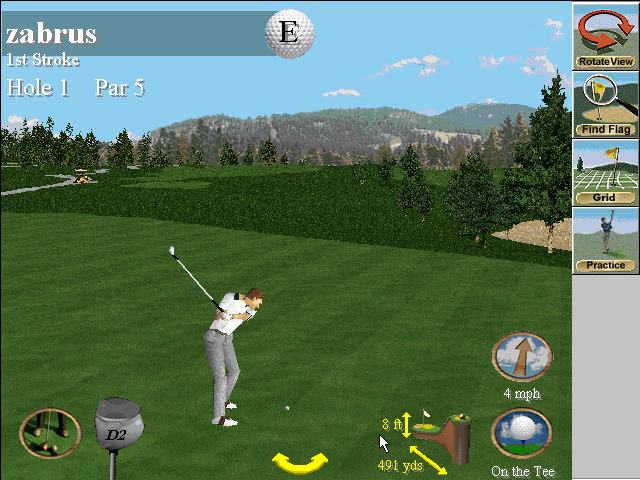640x480 pixels.
Task: Open the Find Flag view
Action: 605,104
